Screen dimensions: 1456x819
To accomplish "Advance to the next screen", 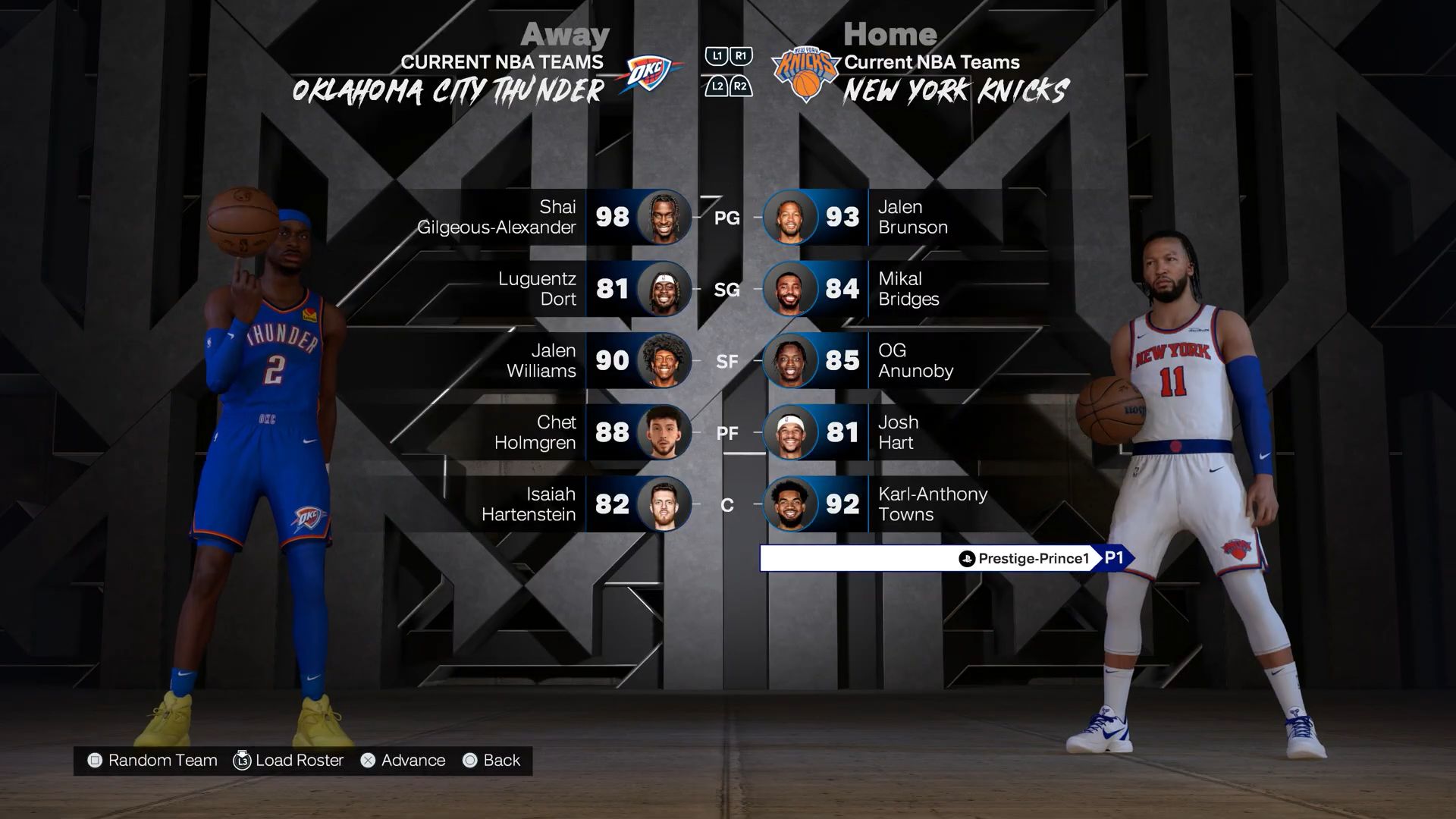I will pos(403,761).
